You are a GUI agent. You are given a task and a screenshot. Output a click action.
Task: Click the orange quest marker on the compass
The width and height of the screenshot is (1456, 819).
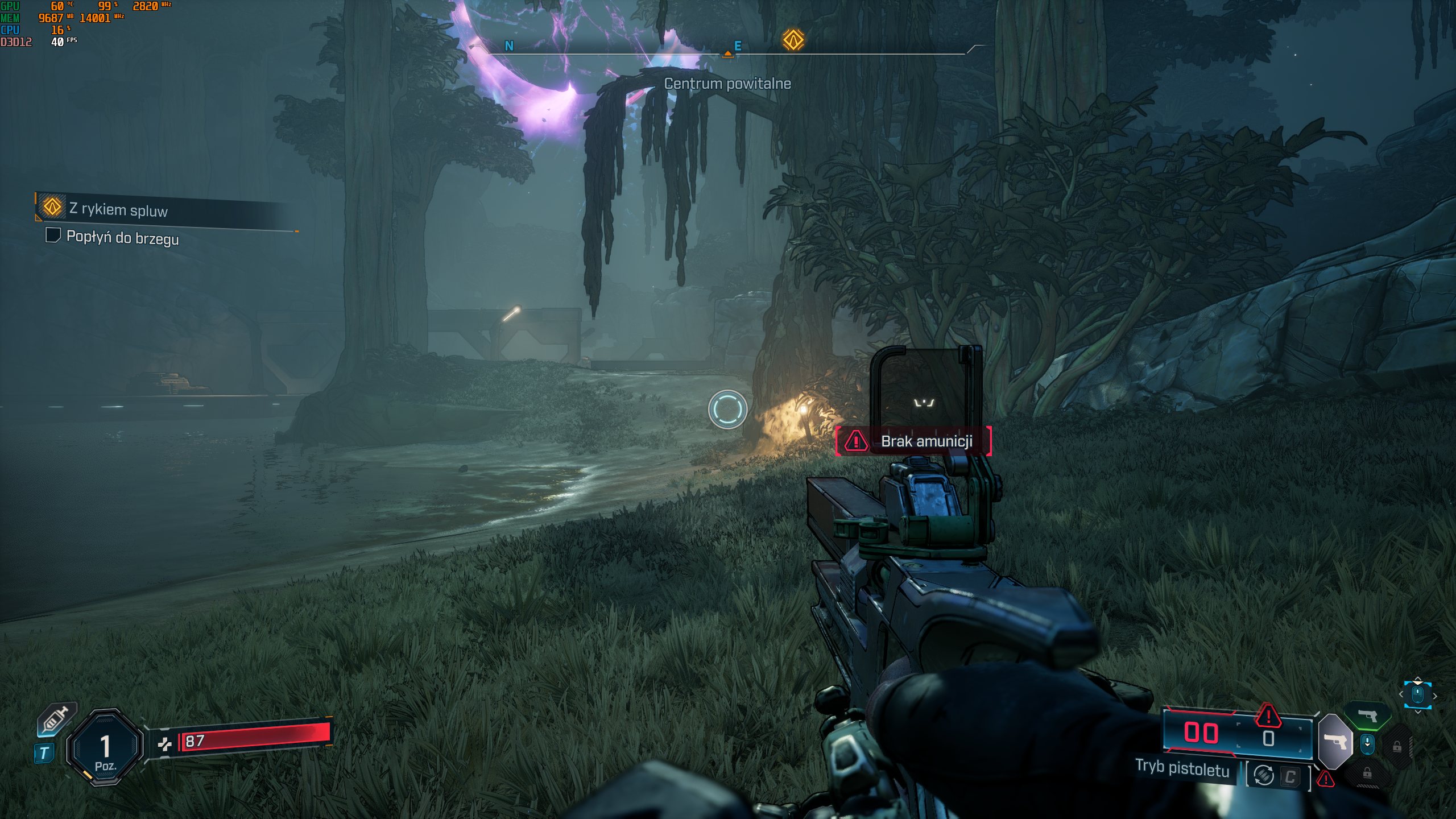793,40
